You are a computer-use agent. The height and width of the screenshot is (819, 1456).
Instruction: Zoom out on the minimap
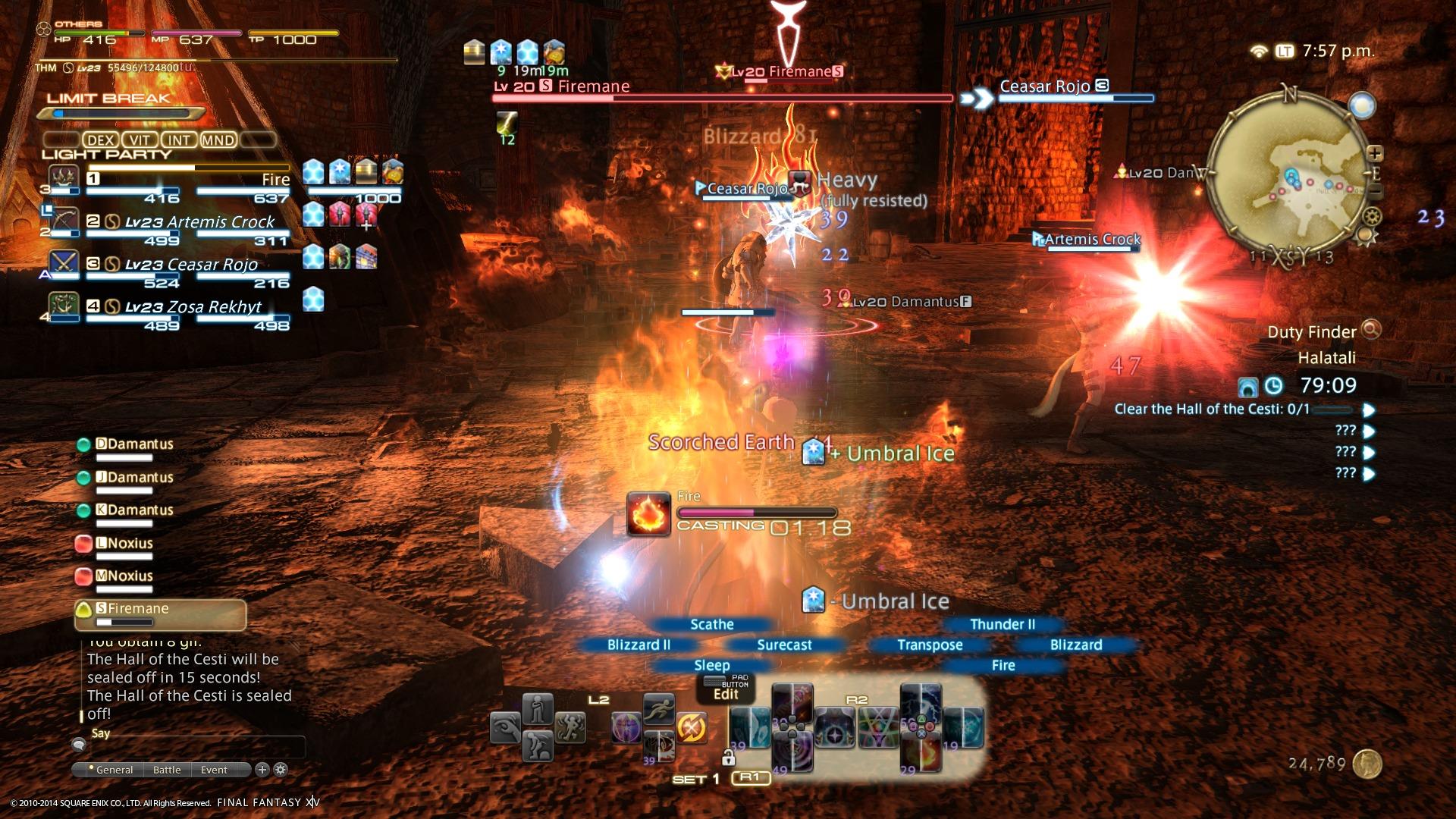point(1375,191)
